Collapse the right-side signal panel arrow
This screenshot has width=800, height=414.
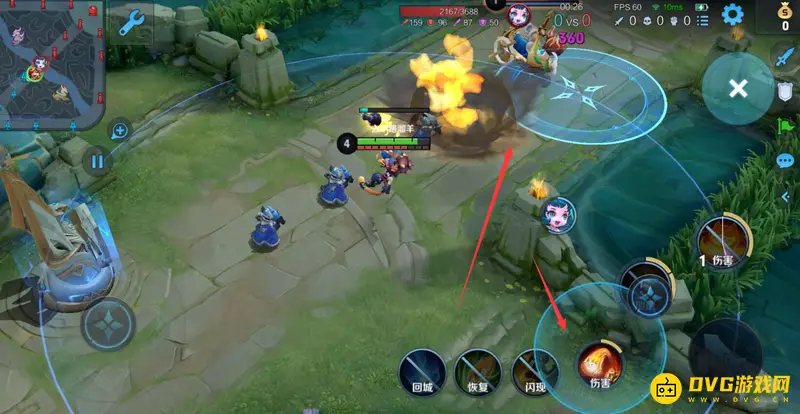(785, 195)
